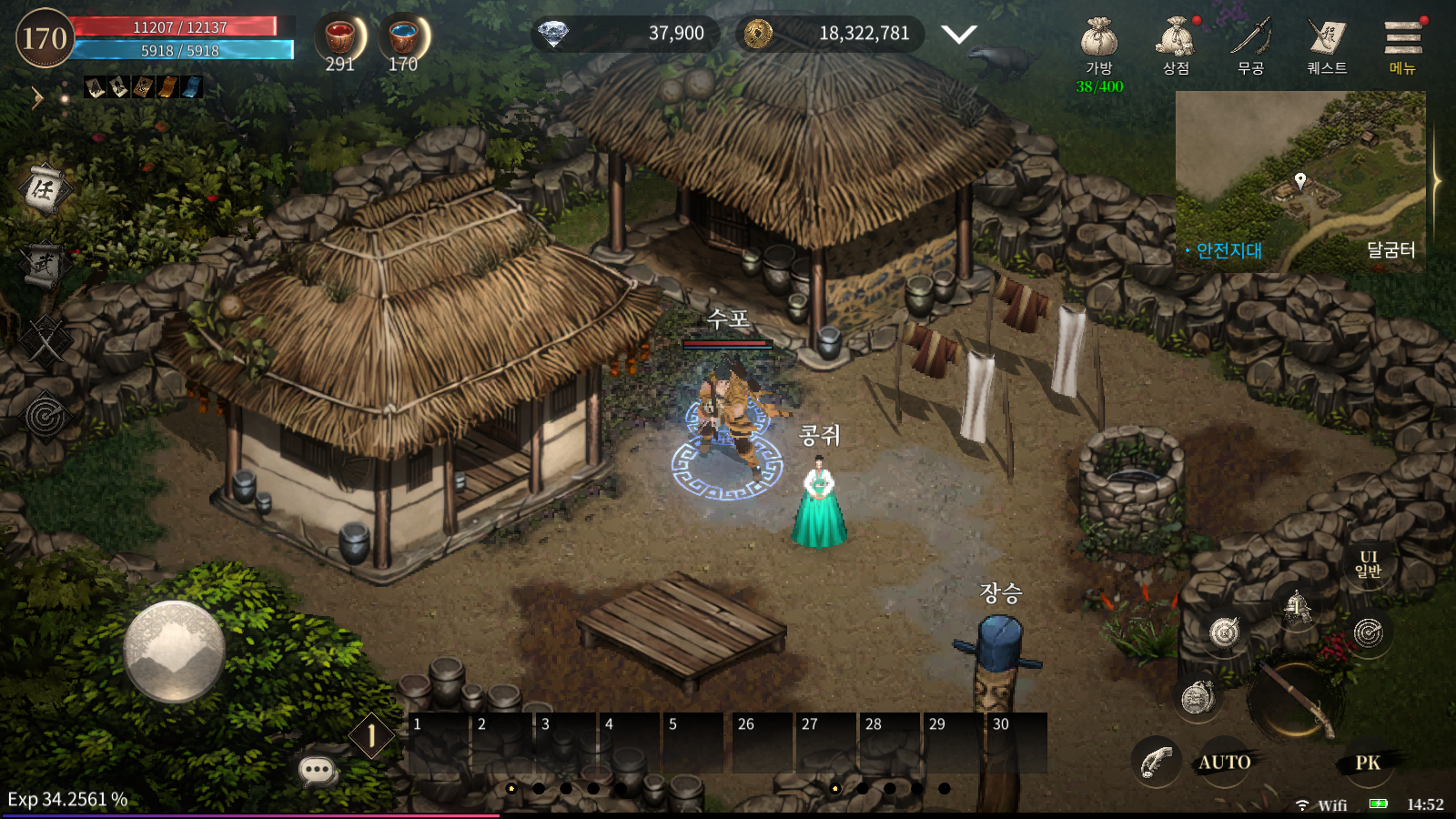Open the chat speech bubble
Screen dimensions: 1456x819
(x=318, y=771)
